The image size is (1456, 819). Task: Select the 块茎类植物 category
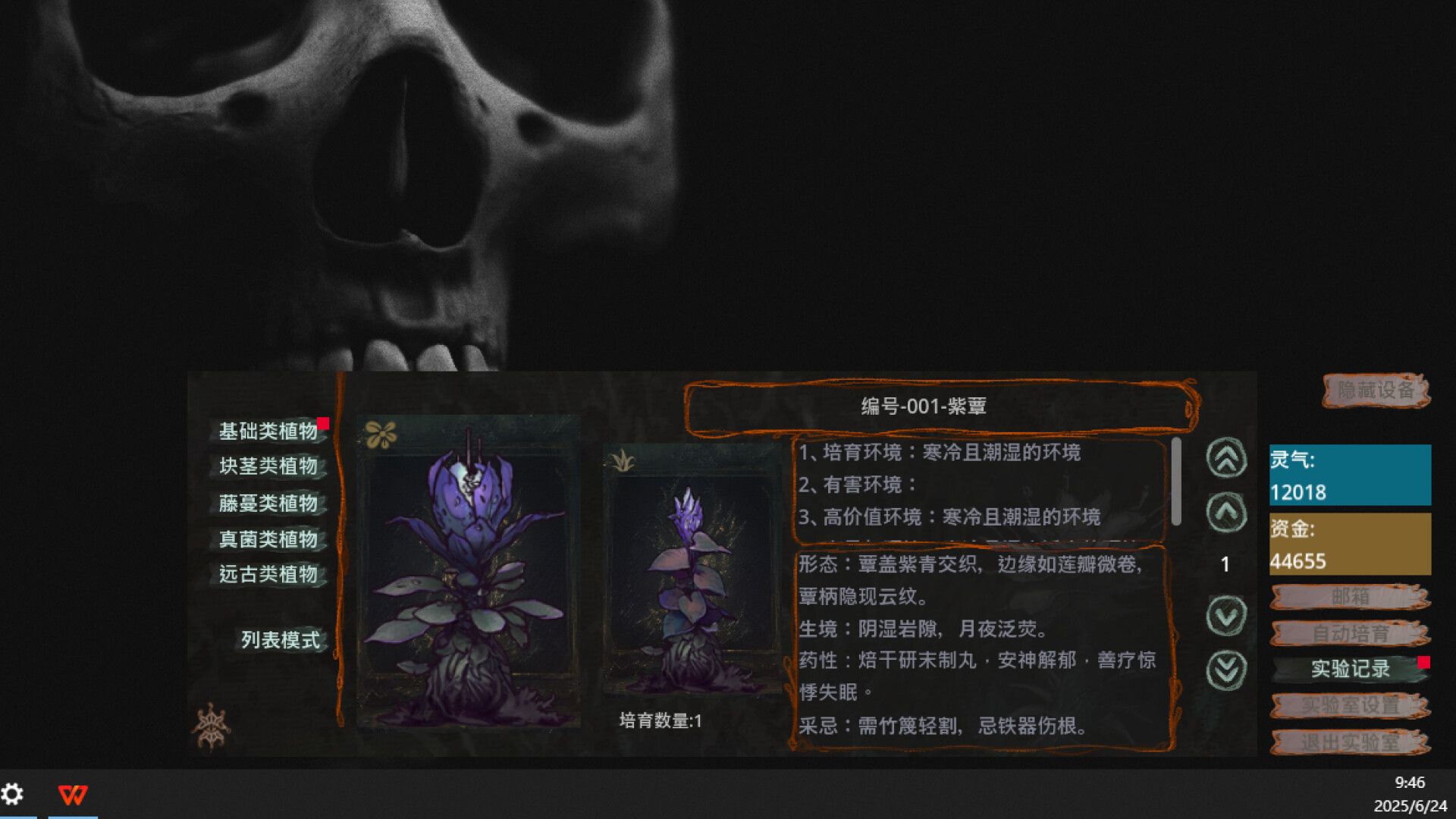coord(269,466)
